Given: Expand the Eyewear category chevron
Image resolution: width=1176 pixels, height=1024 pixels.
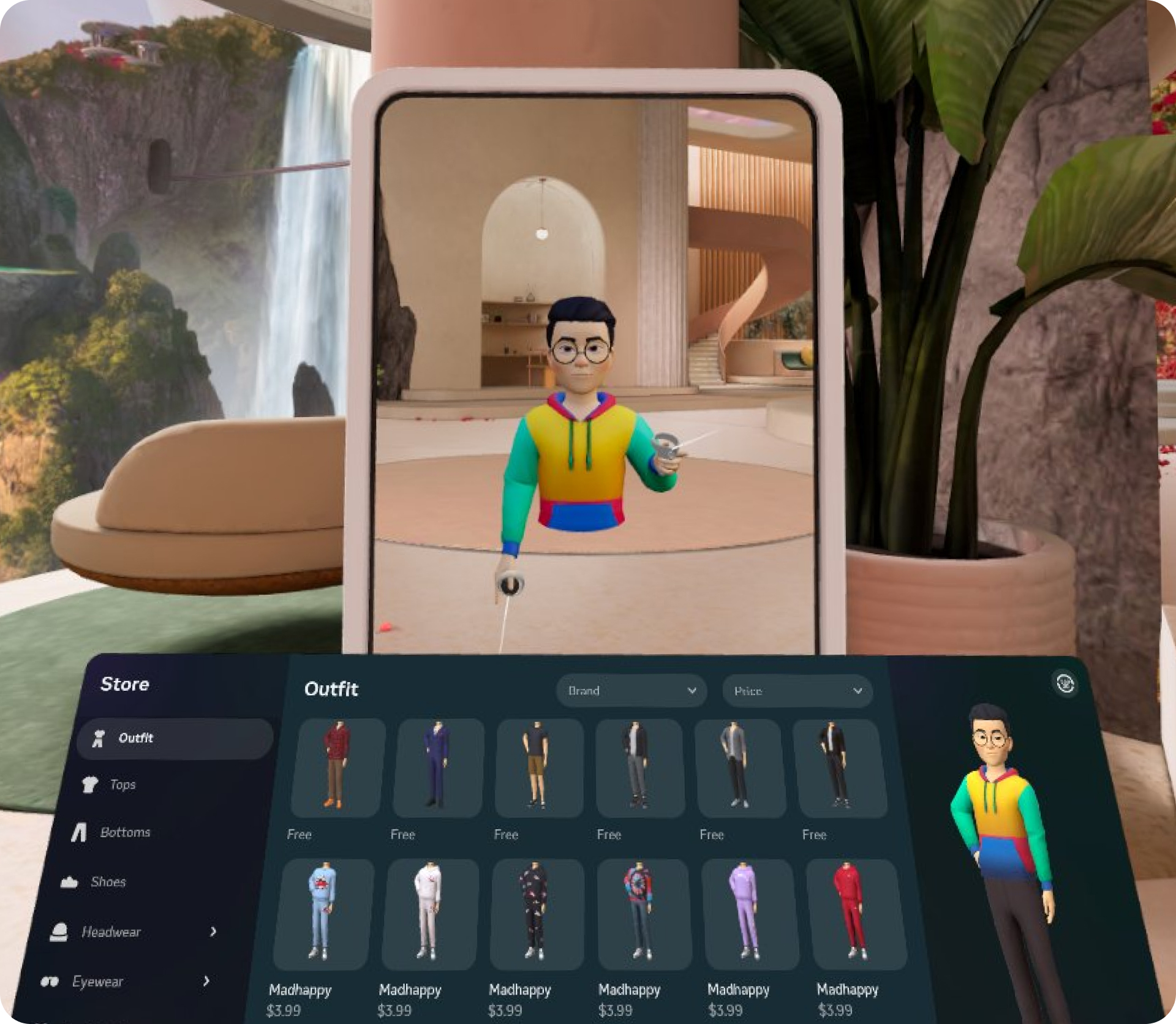Looking at the screenshot, I should (x=206, y=981).
